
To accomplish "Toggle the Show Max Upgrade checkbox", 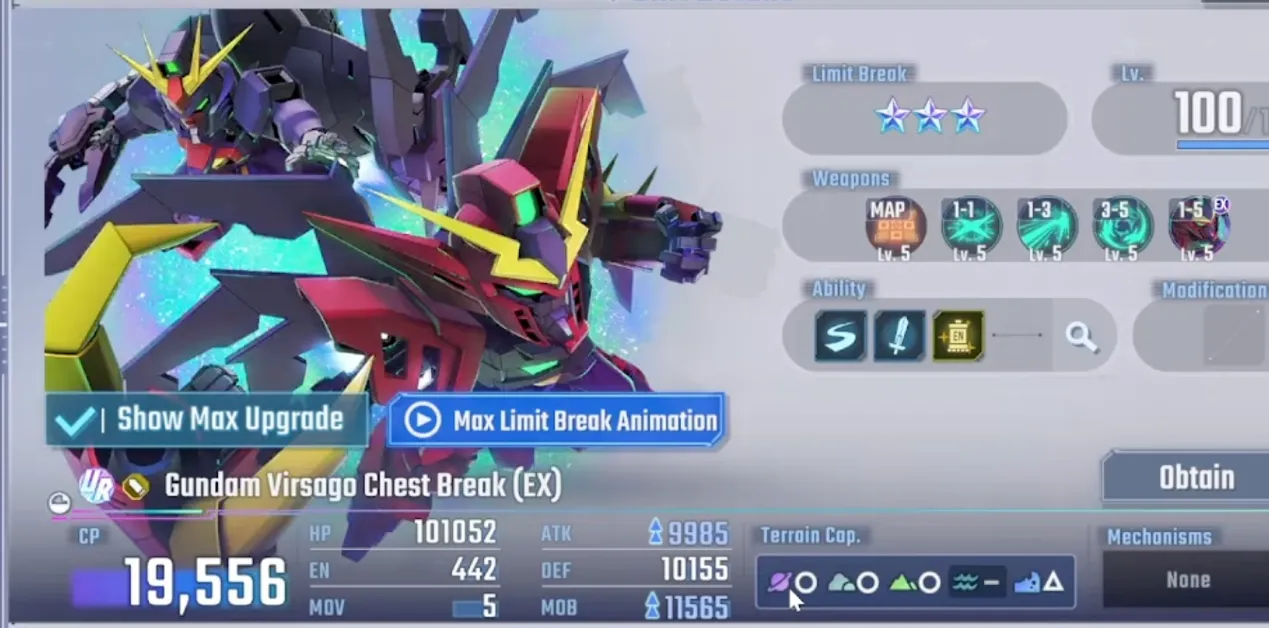I will click(76, 420).
